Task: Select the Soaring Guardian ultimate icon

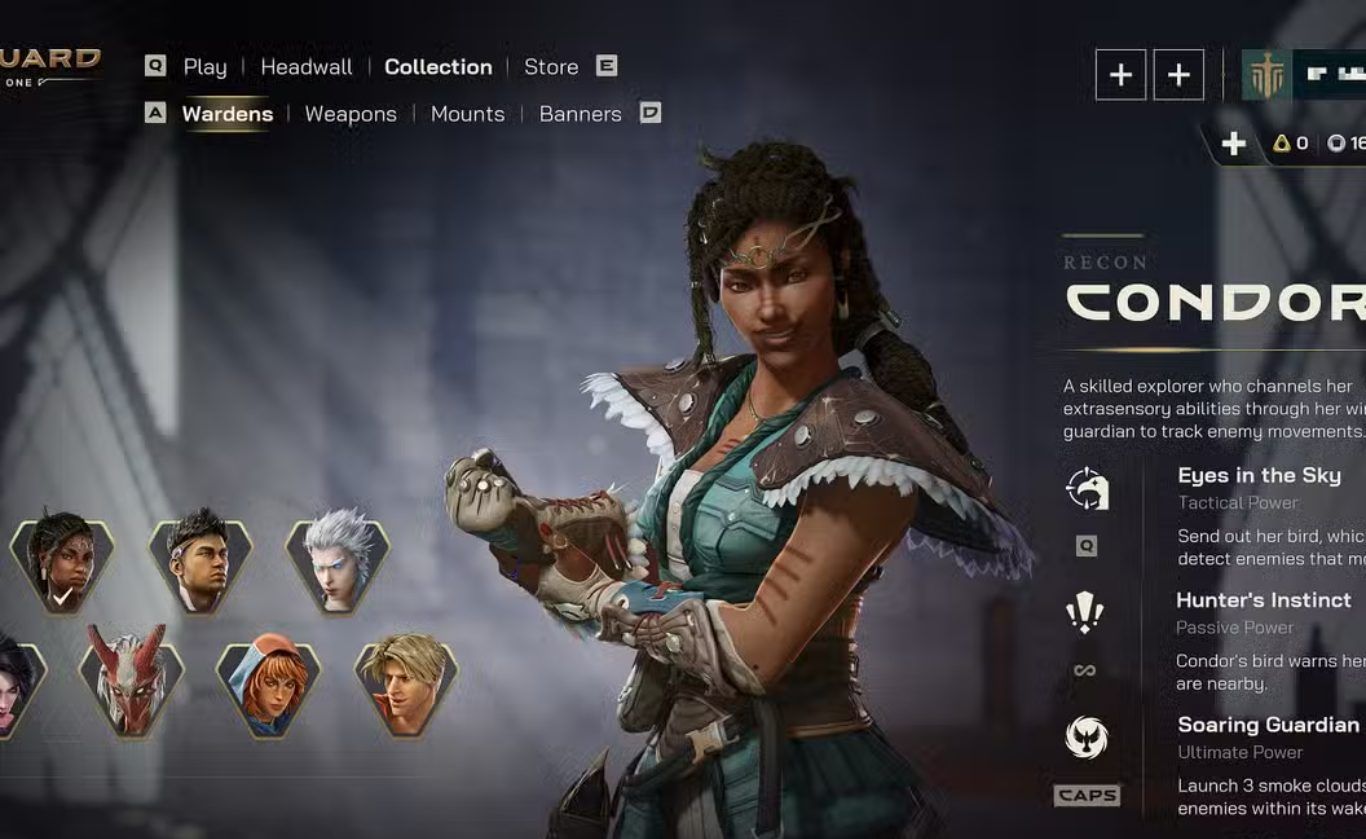Action: (1086, 737)
